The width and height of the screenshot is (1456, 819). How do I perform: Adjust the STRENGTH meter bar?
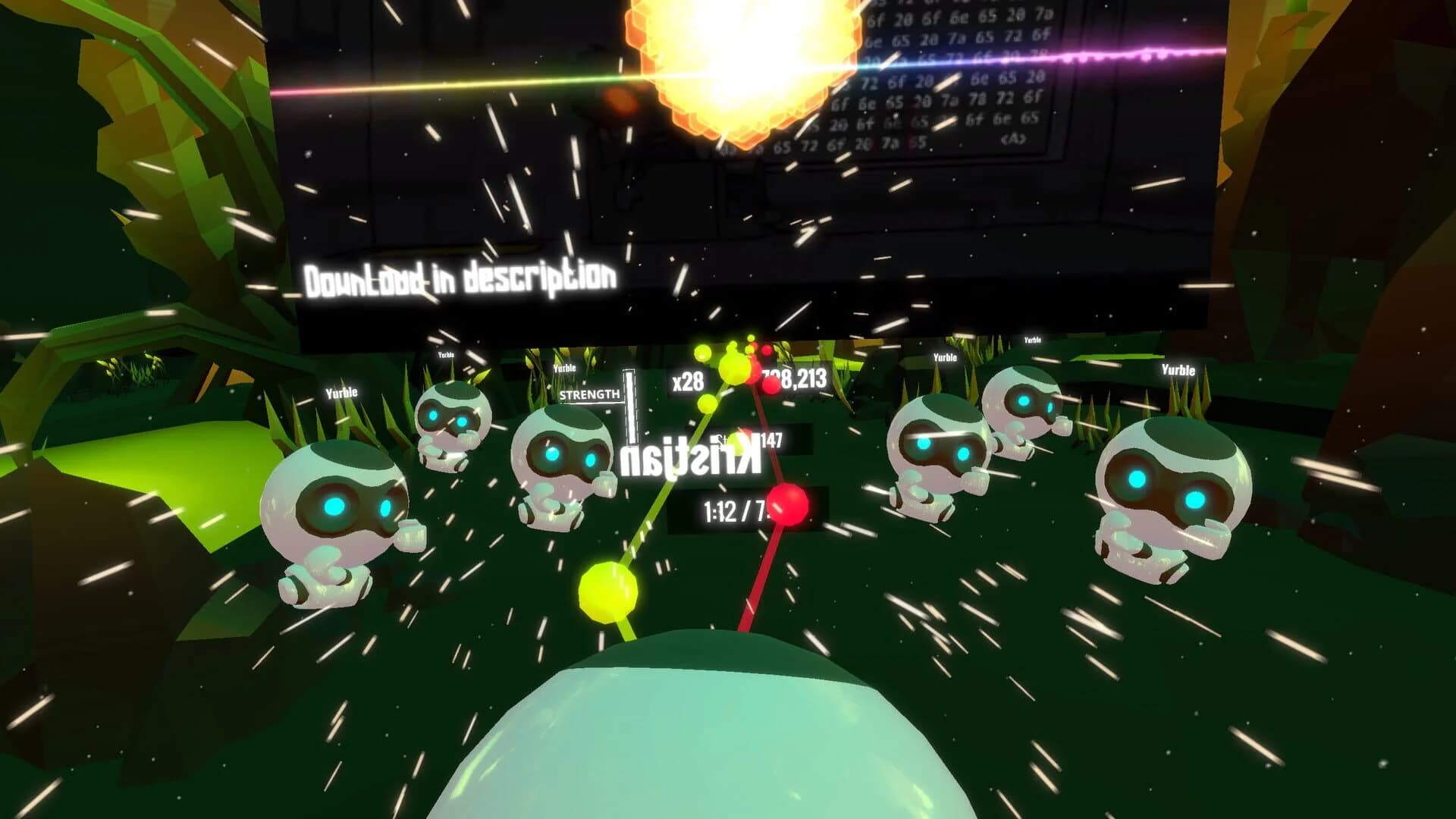(628, 413)
